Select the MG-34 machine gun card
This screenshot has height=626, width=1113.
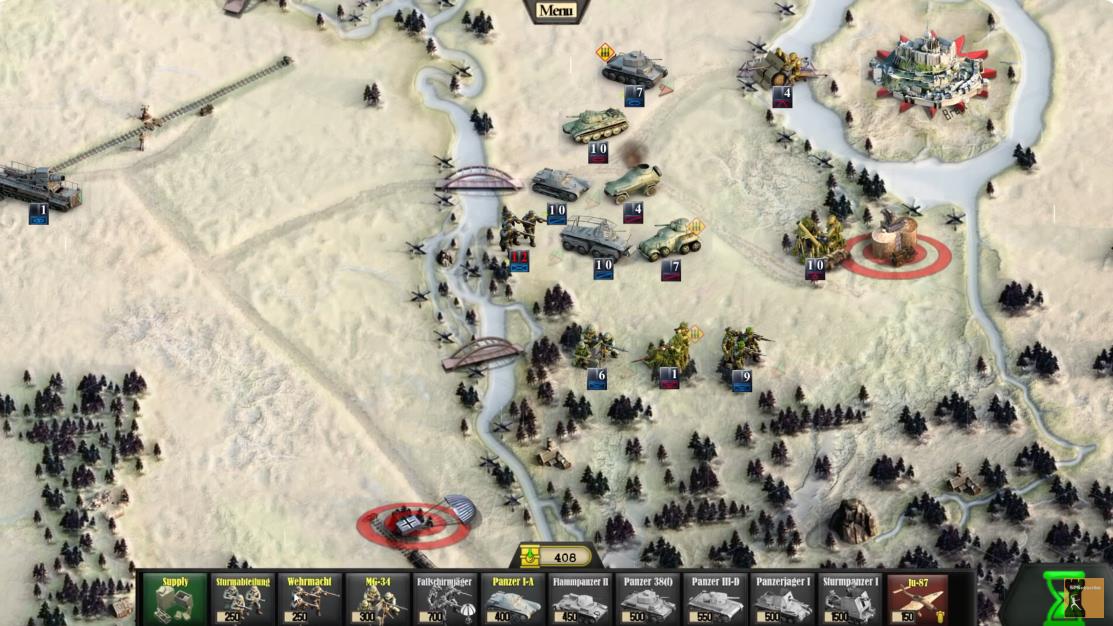378,599
